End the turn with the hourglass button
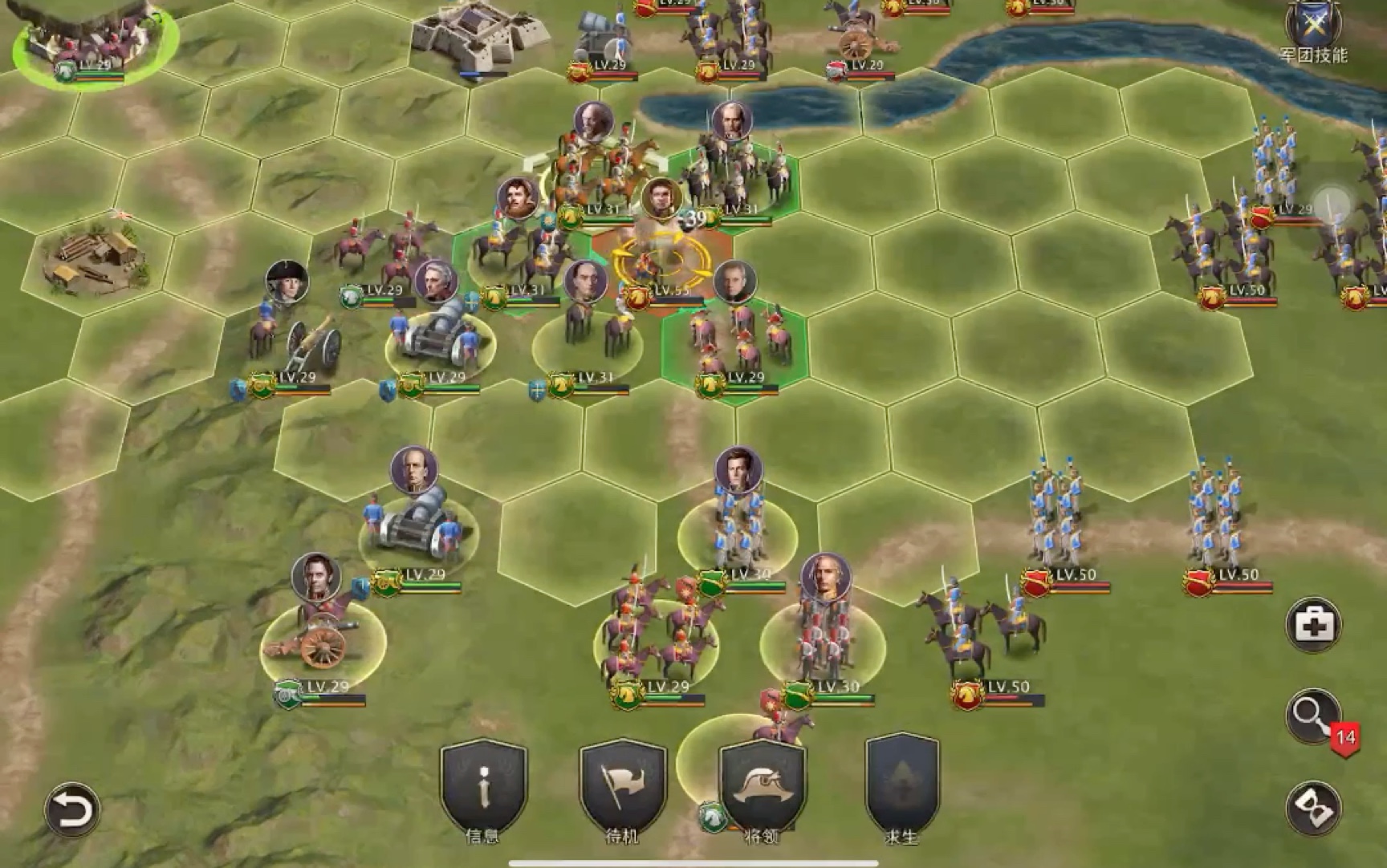The image size is (1387, 868). (x=1313, y=808)
